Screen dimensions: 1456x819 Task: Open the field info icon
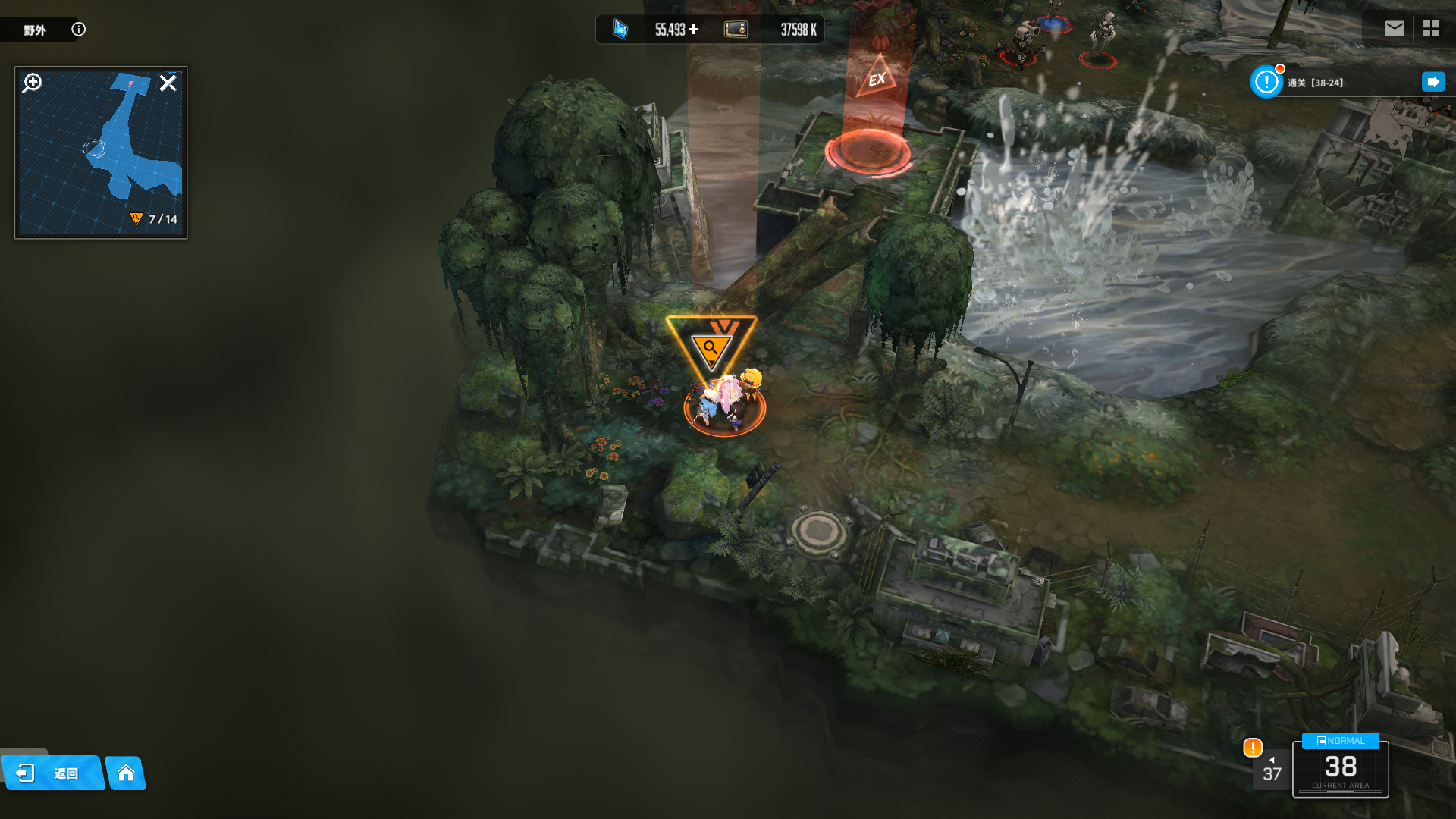coord(79,30)
